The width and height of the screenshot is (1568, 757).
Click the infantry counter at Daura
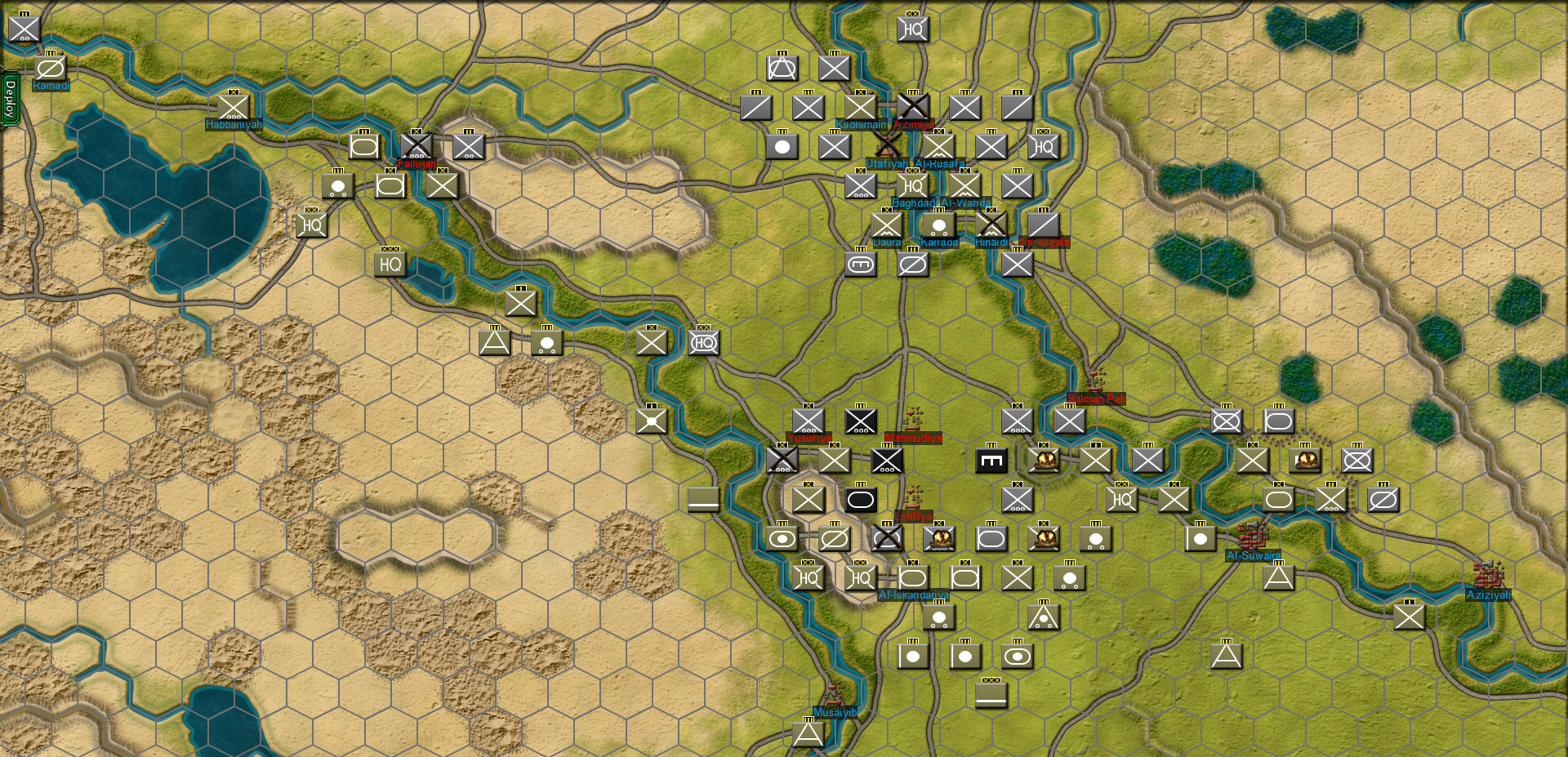885,224
